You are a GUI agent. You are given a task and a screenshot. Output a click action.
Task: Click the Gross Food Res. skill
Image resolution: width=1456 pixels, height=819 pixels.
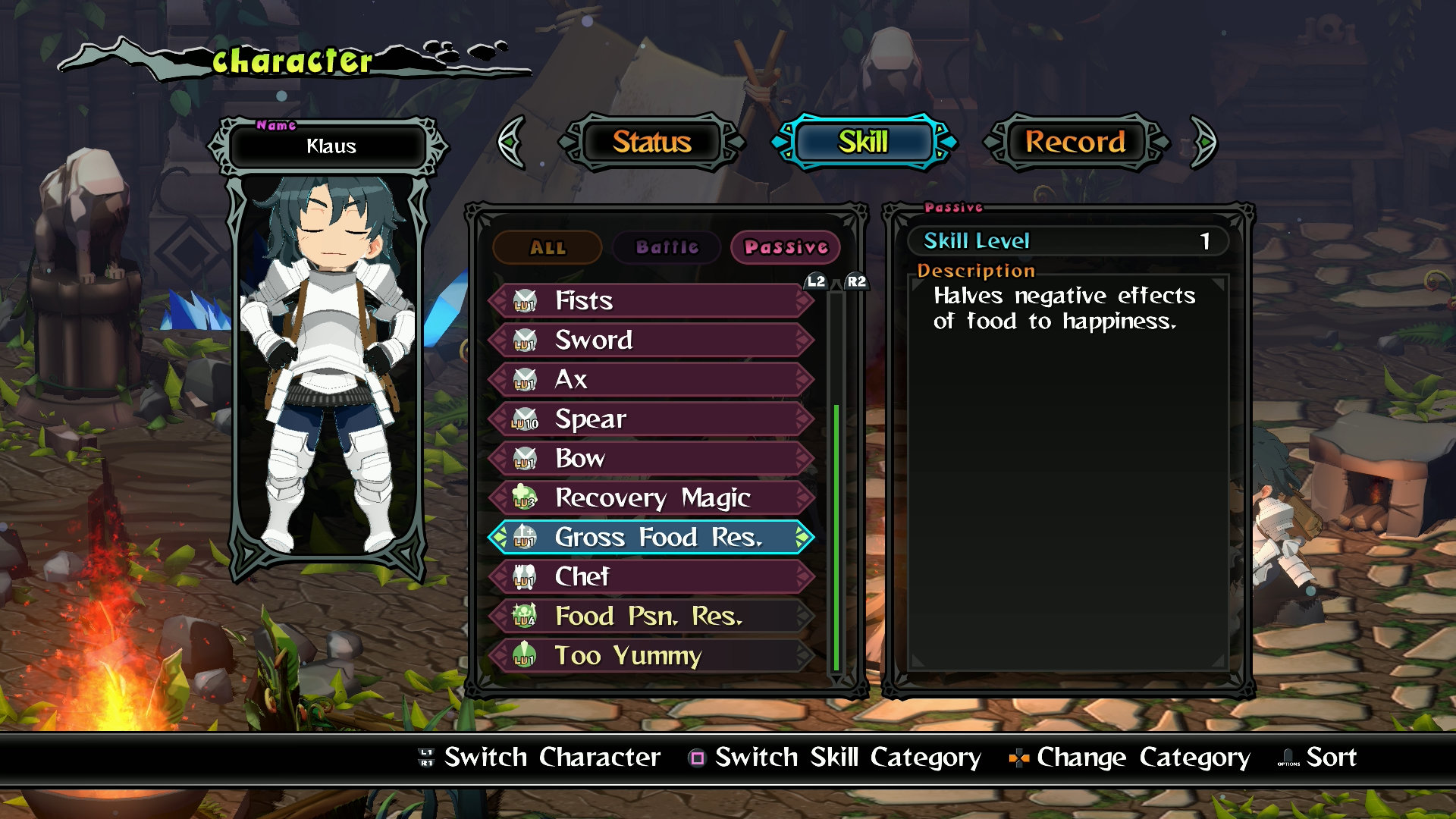tap(651, 538)
